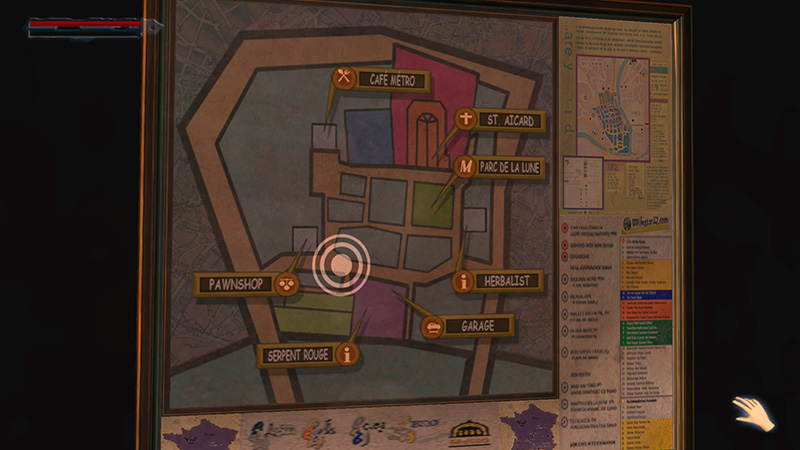Select the Serpent Rouge destination

pos(295,355)
